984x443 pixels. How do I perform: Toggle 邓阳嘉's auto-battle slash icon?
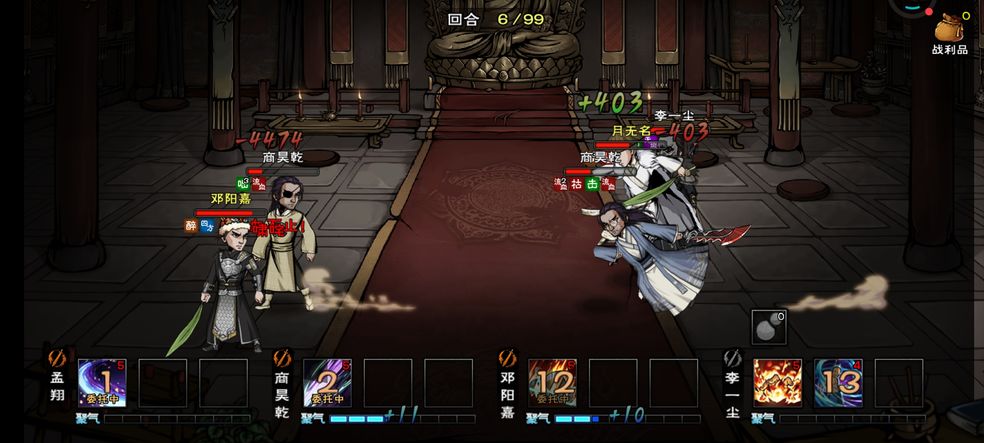click(x=507, y=356)
